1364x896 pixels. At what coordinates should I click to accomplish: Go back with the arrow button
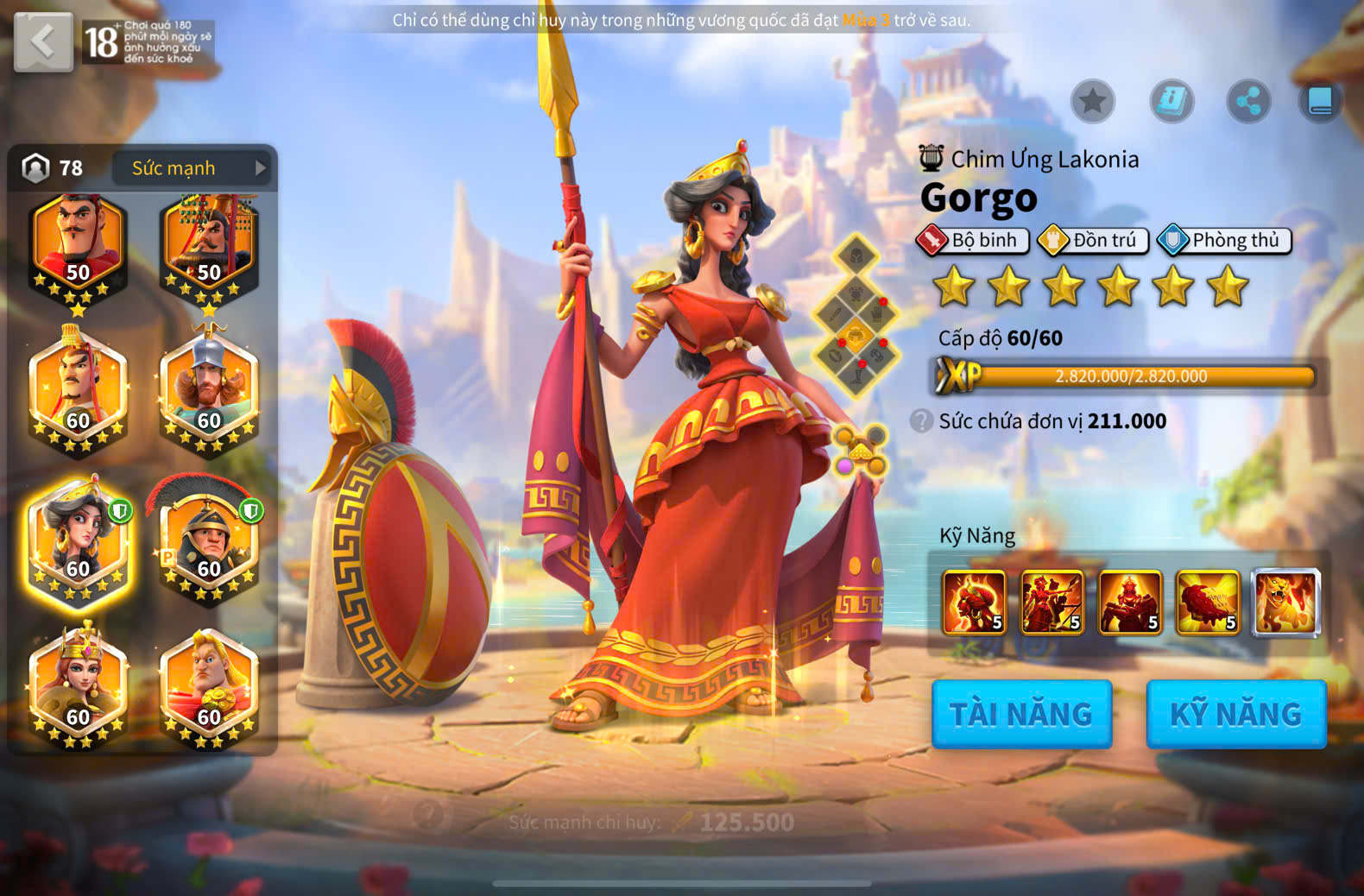click(x=43, y=41)
